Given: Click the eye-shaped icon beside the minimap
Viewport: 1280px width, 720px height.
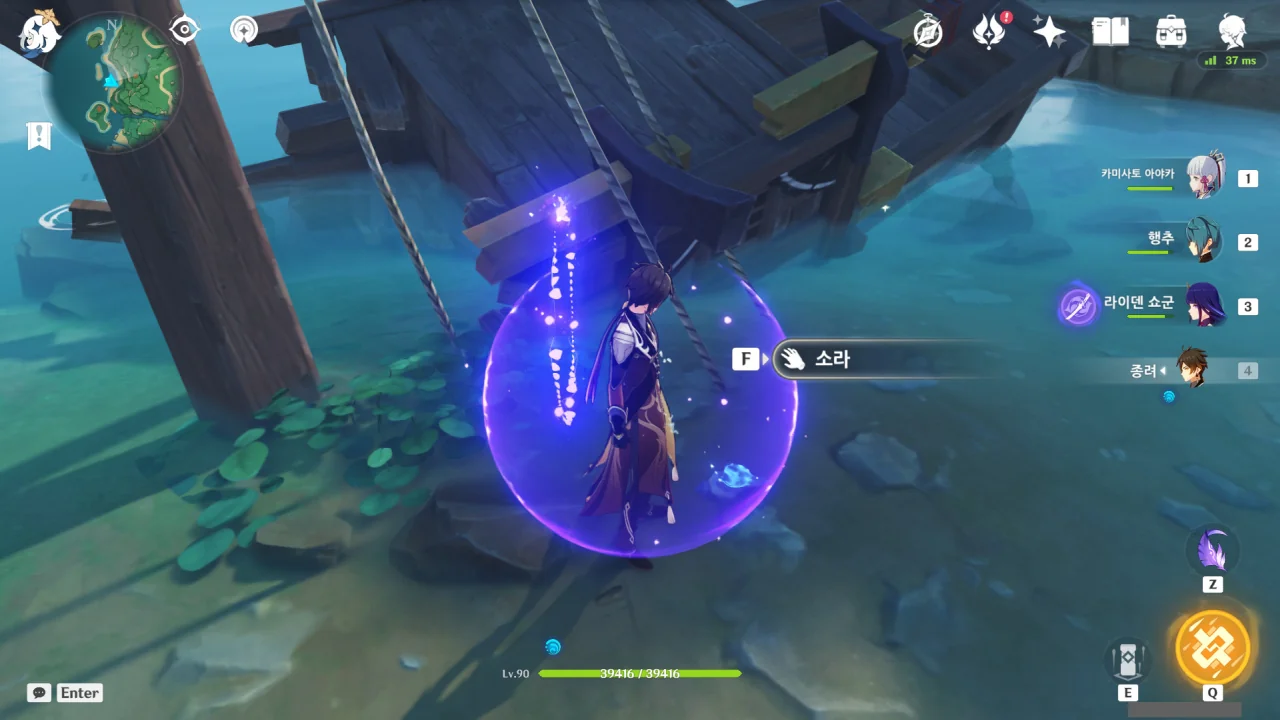Looking at the screenshot, I should coord(185,30).
